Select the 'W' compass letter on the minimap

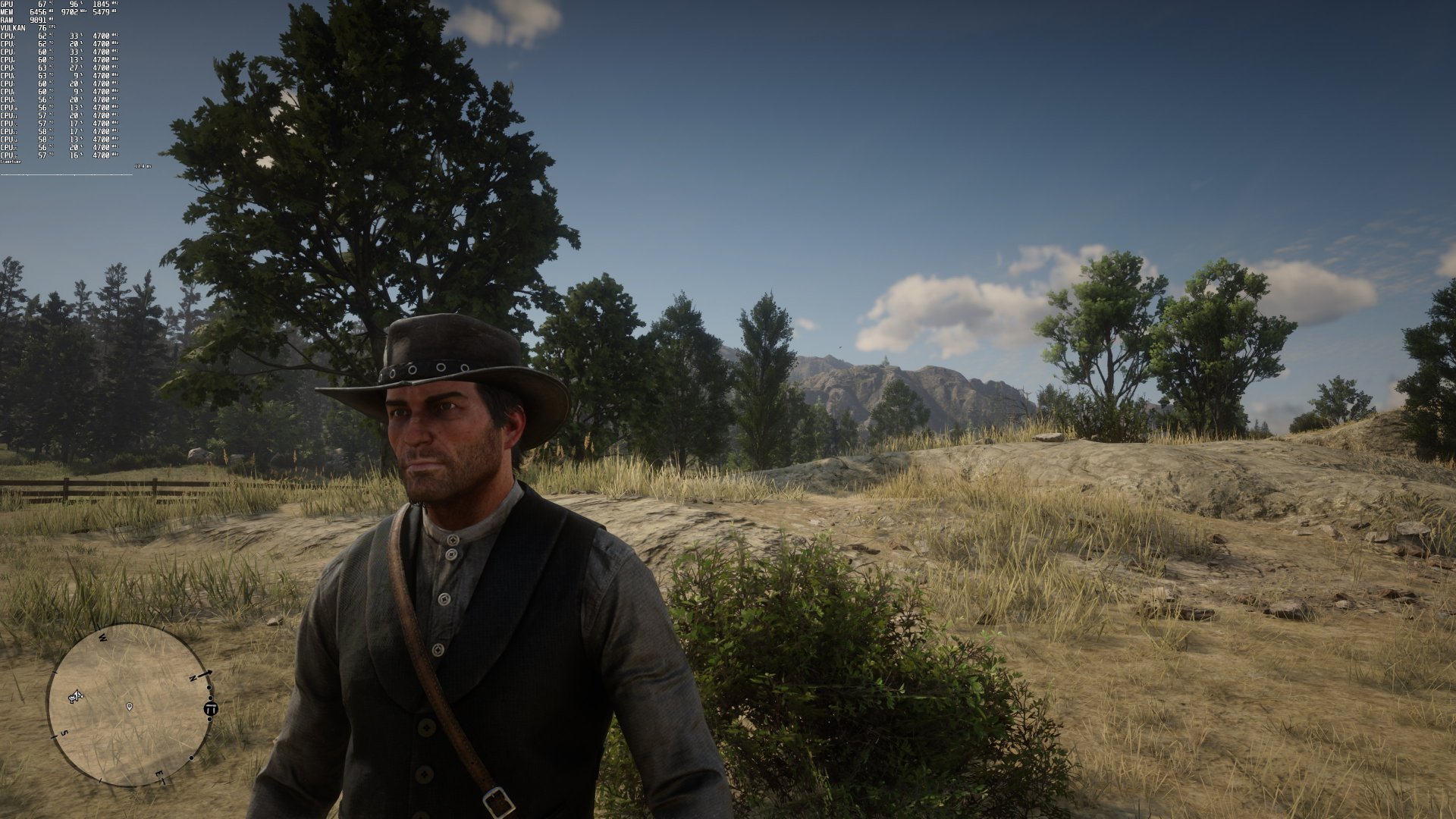click(102, 637)
